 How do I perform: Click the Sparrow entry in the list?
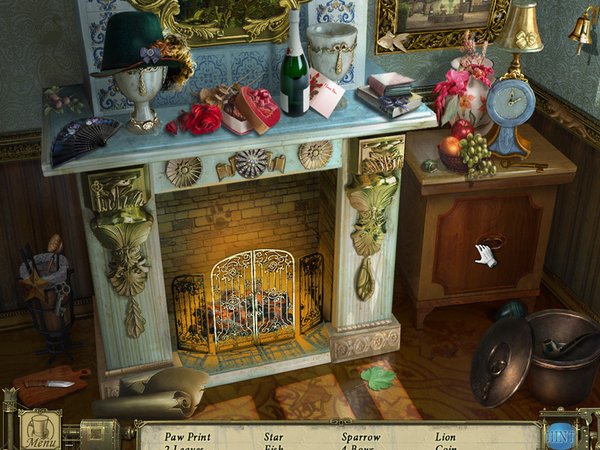click(x=359, y=436)
